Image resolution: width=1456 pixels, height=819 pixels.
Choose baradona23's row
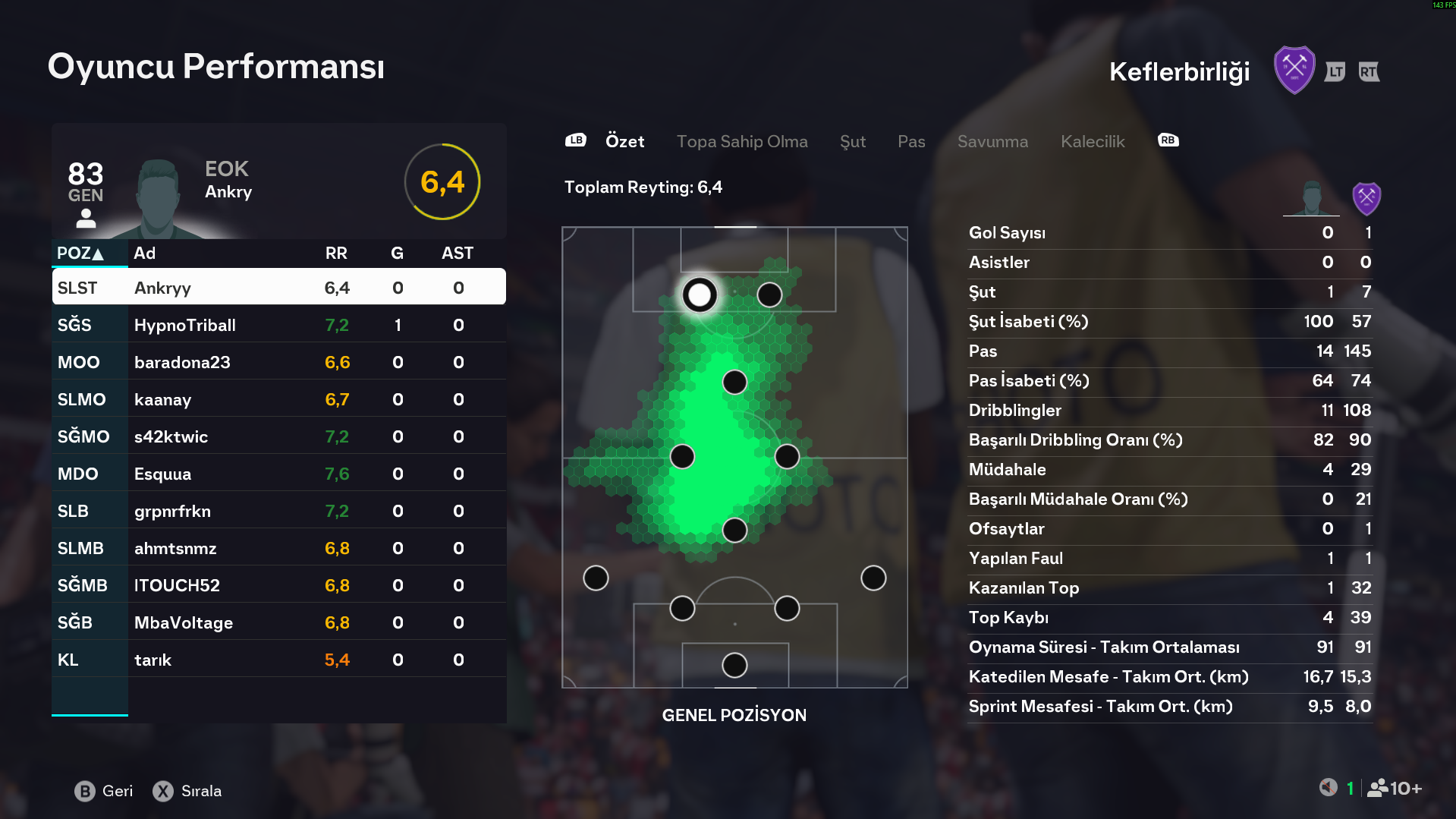coord(278,362)
